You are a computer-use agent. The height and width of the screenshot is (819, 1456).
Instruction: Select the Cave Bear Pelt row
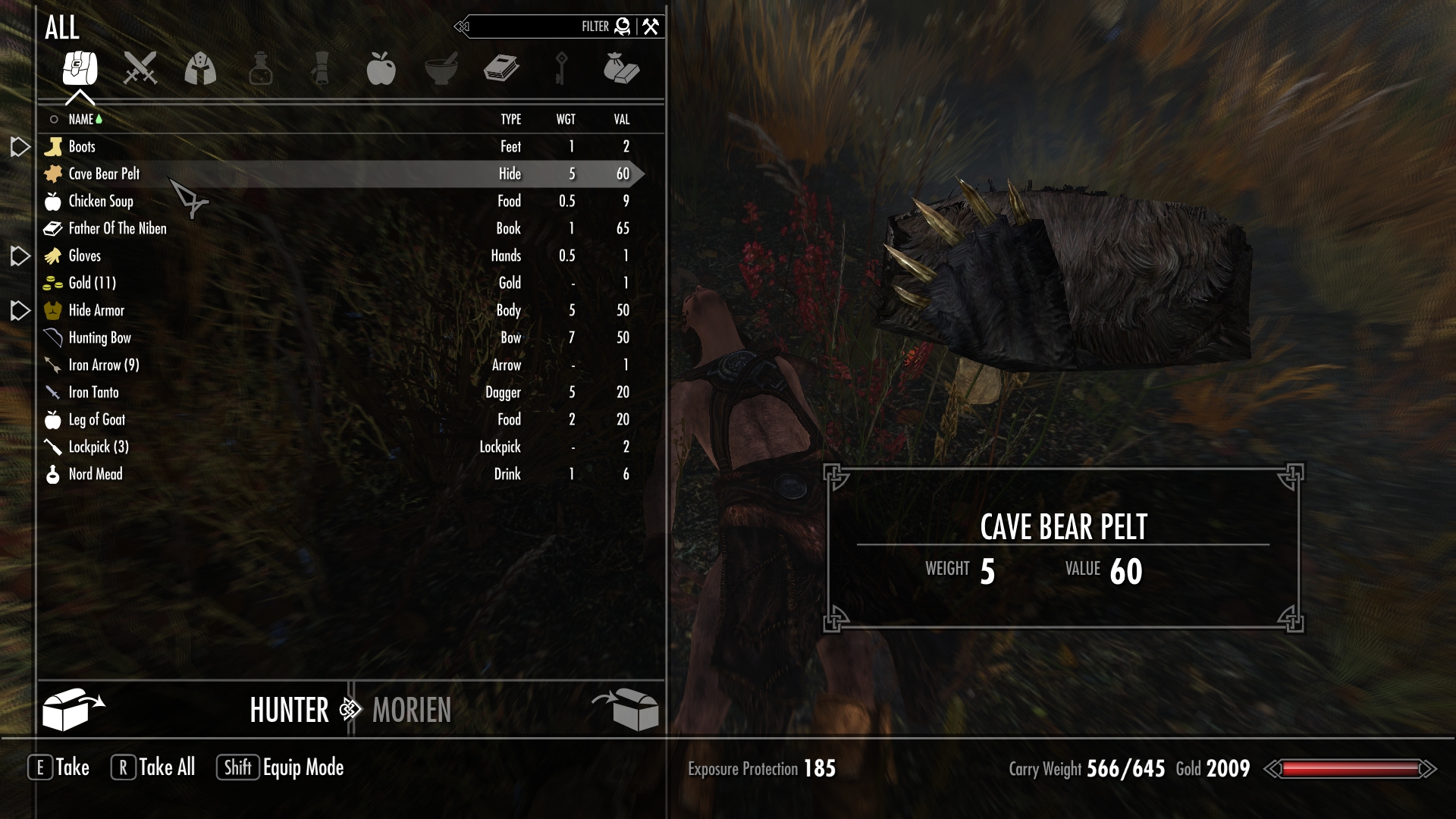point(105,174)
